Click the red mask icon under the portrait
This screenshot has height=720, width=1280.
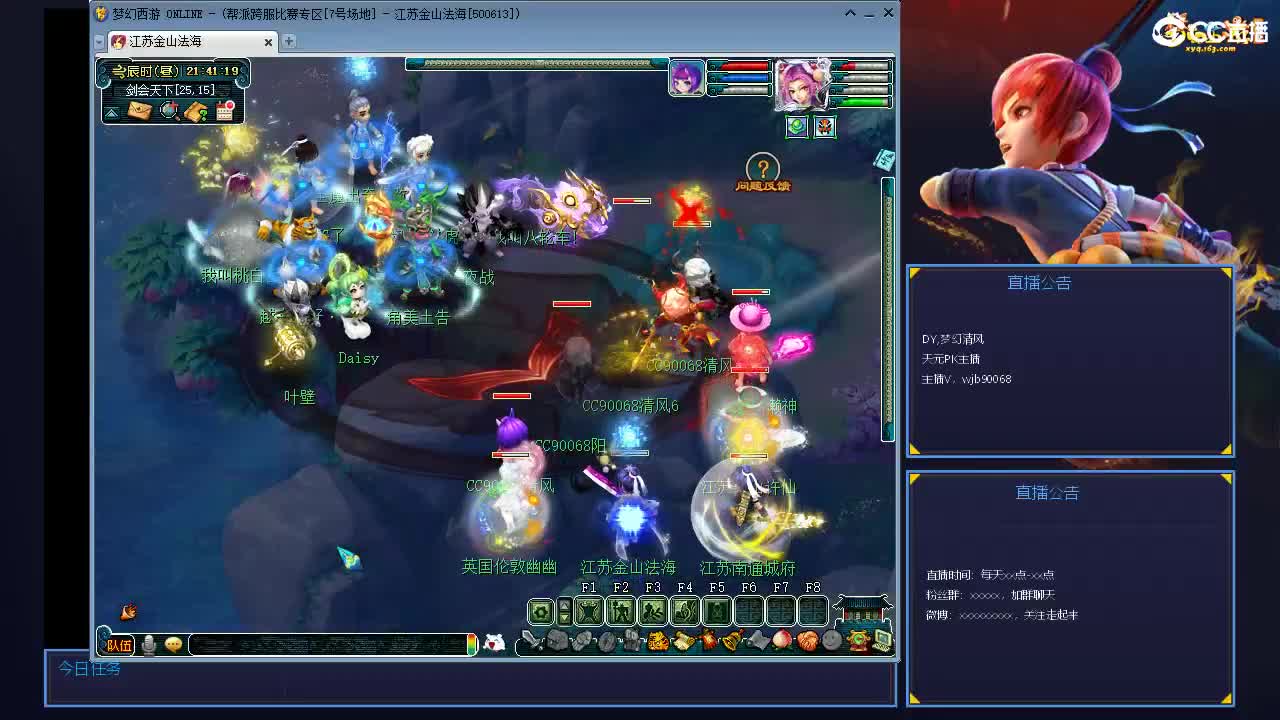tap(825, 126)
